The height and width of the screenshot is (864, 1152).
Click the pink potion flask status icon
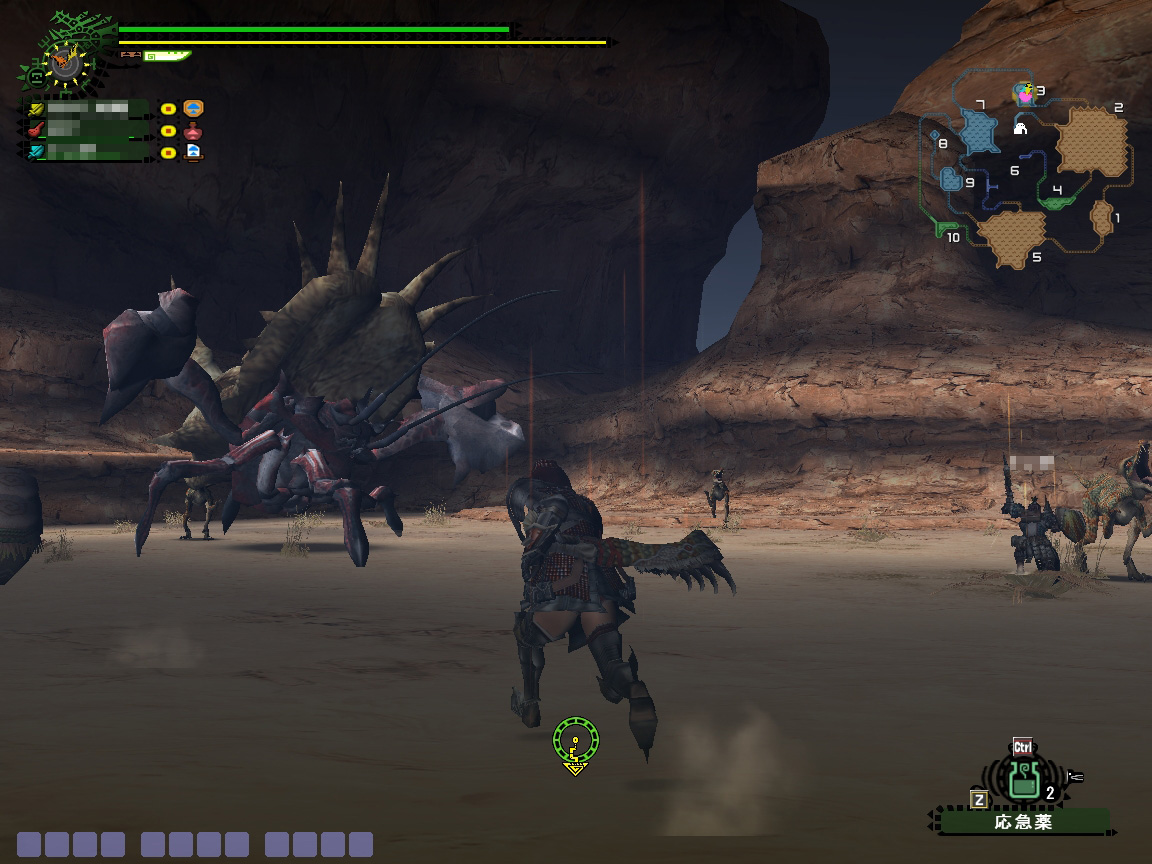pos(193,130)
